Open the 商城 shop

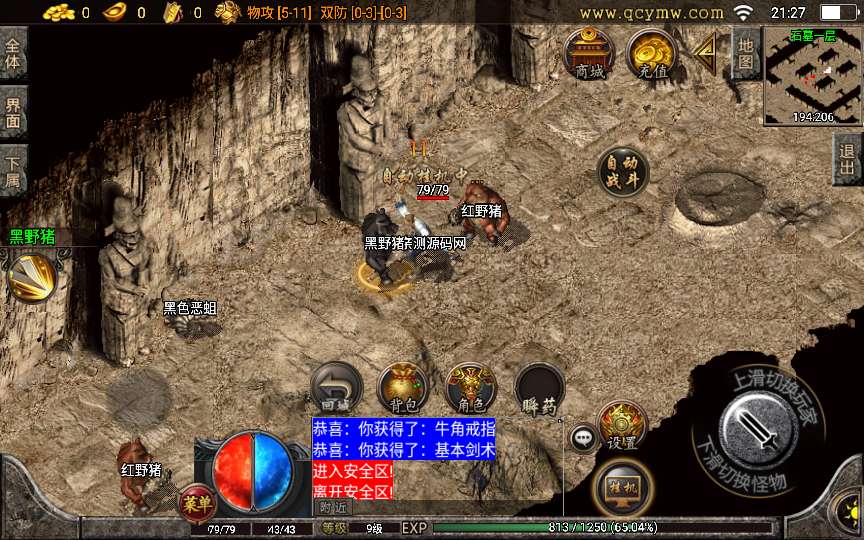[x=589, y=52]
